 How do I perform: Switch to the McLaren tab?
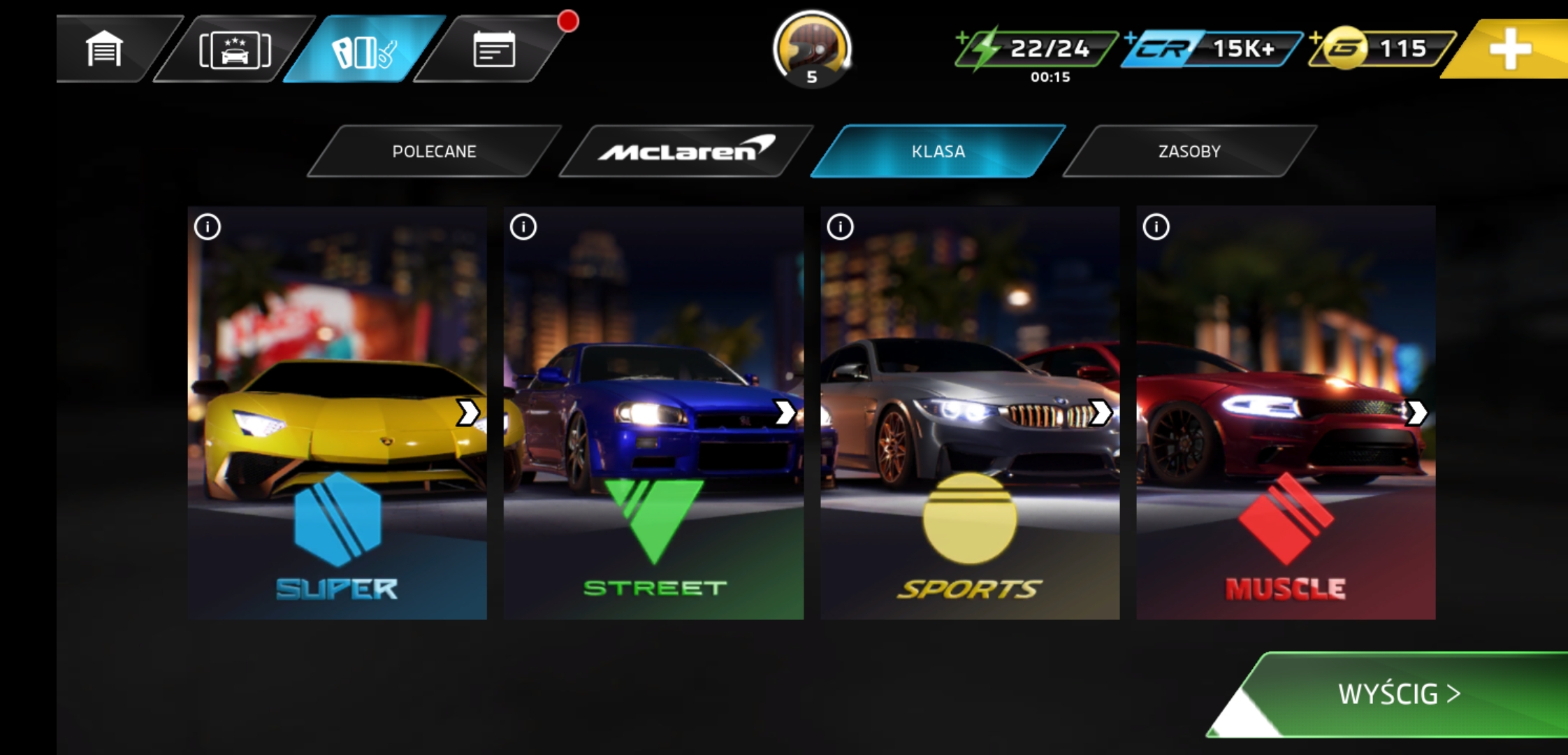pyautogui.click(x=686, y=151)
